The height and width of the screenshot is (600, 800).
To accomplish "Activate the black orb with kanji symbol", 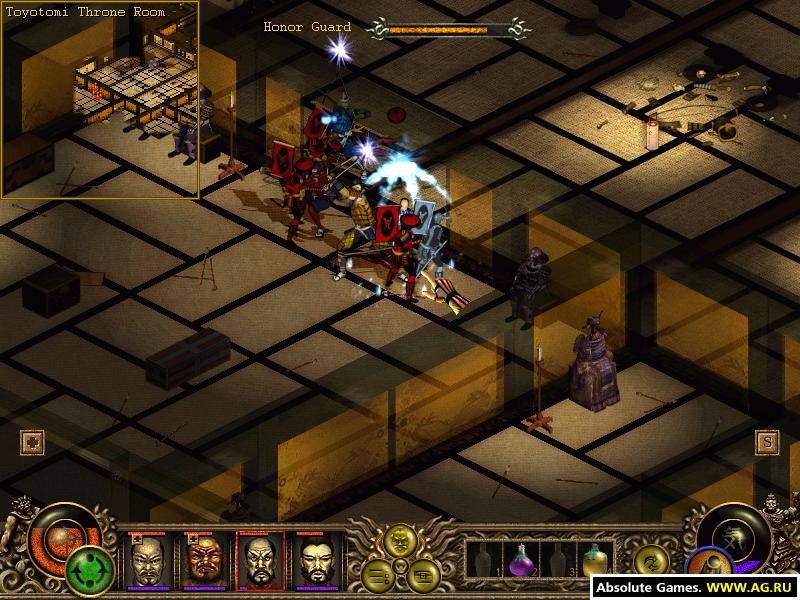I will click(735, 535).
